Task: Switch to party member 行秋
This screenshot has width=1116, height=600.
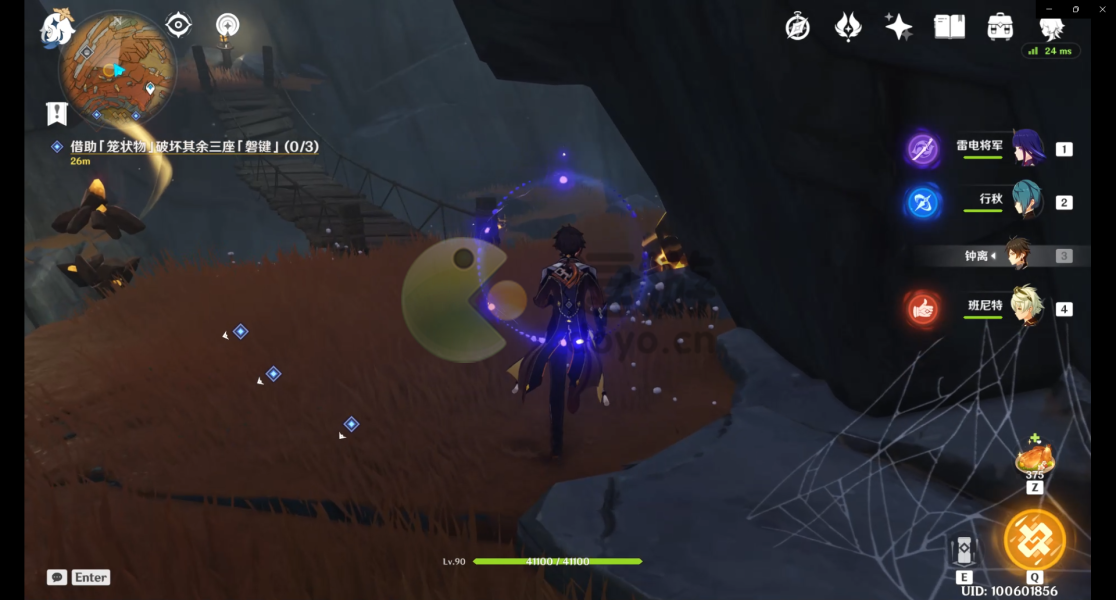Action: [x=1027, y=201]
